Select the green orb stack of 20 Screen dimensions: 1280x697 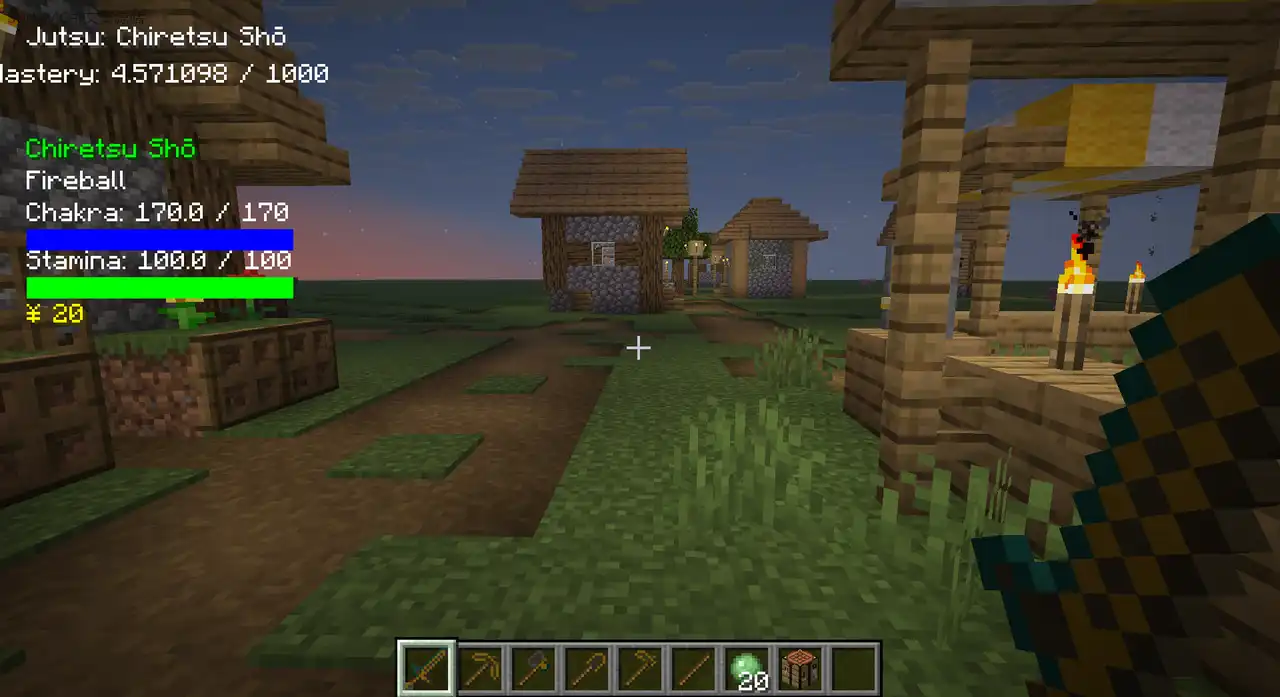(746, 667)
